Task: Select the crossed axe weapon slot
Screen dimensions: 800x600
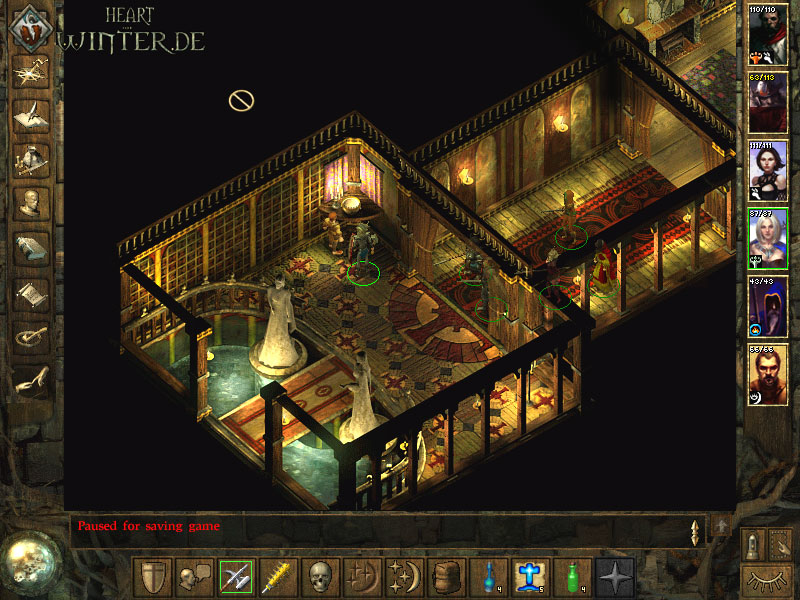Action: click(x=236, y=577)
